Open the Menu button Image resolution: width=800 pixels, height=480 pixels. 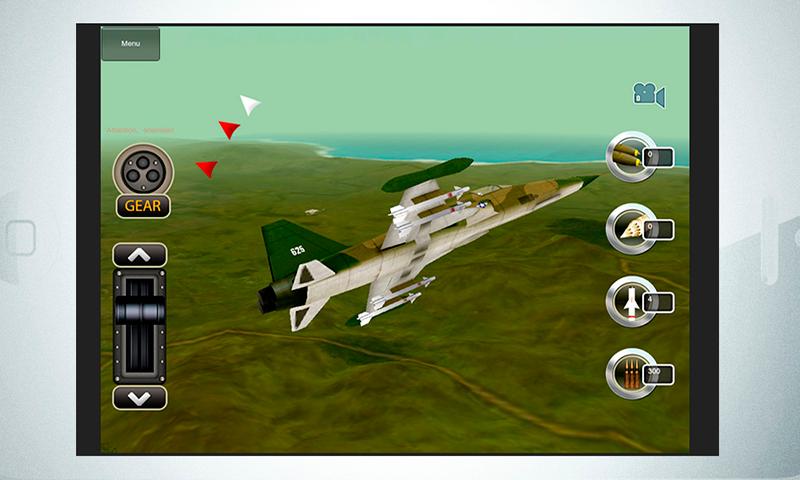(x=130, y=44)
